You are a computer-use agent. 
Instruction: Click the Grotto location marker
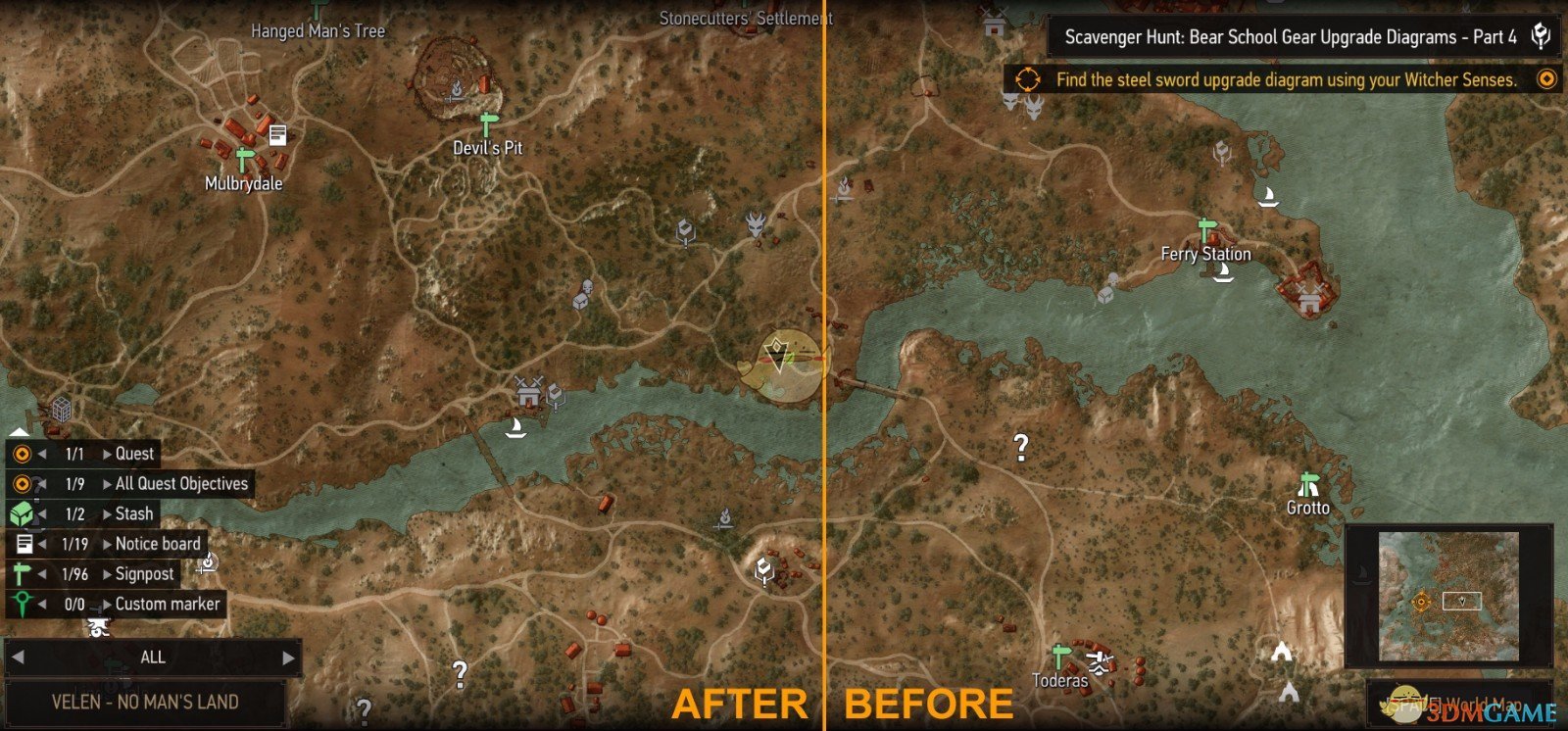(x=1307, y=482)
